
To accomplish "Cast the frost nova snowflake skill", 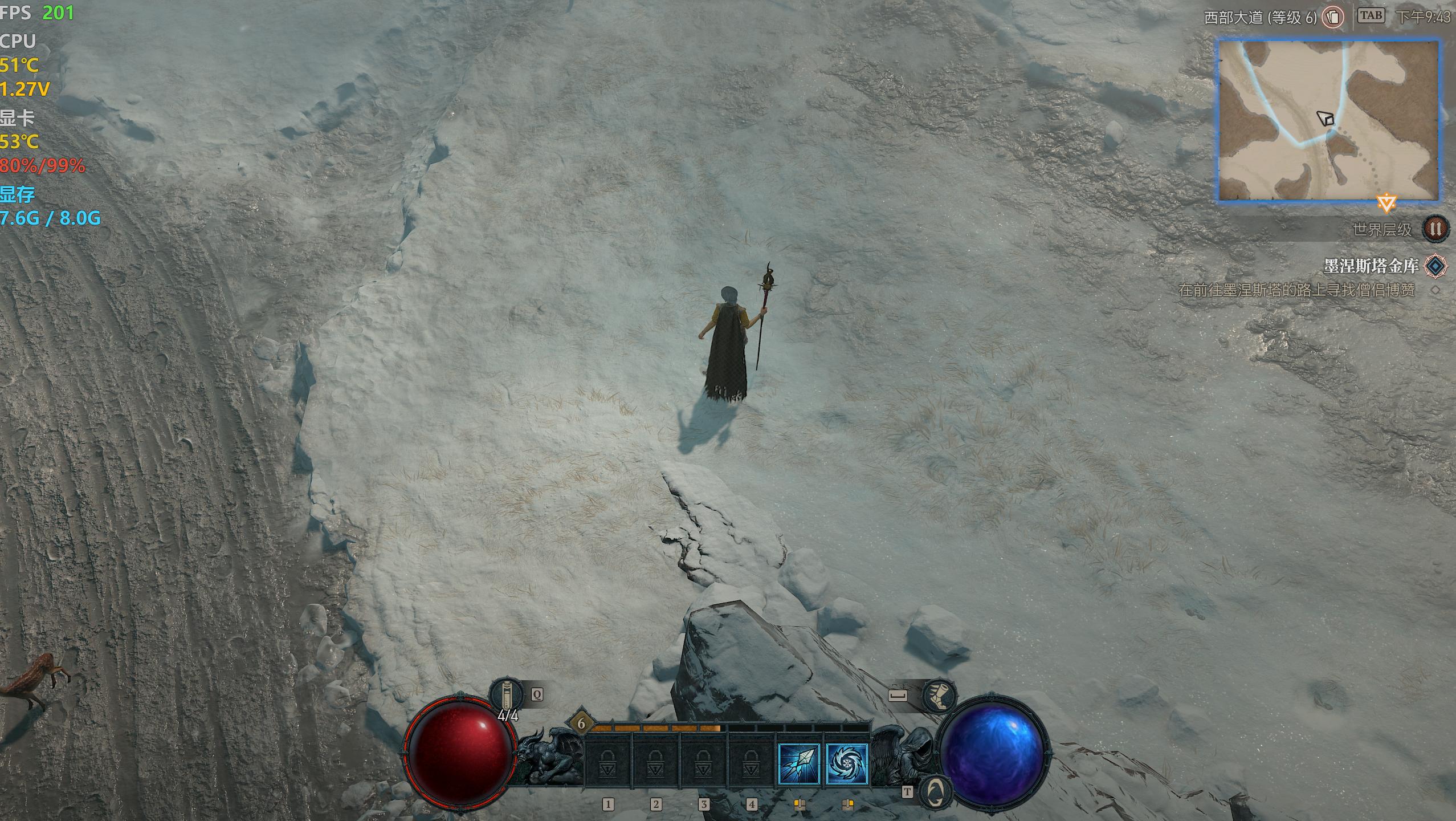I will [847, 764].
